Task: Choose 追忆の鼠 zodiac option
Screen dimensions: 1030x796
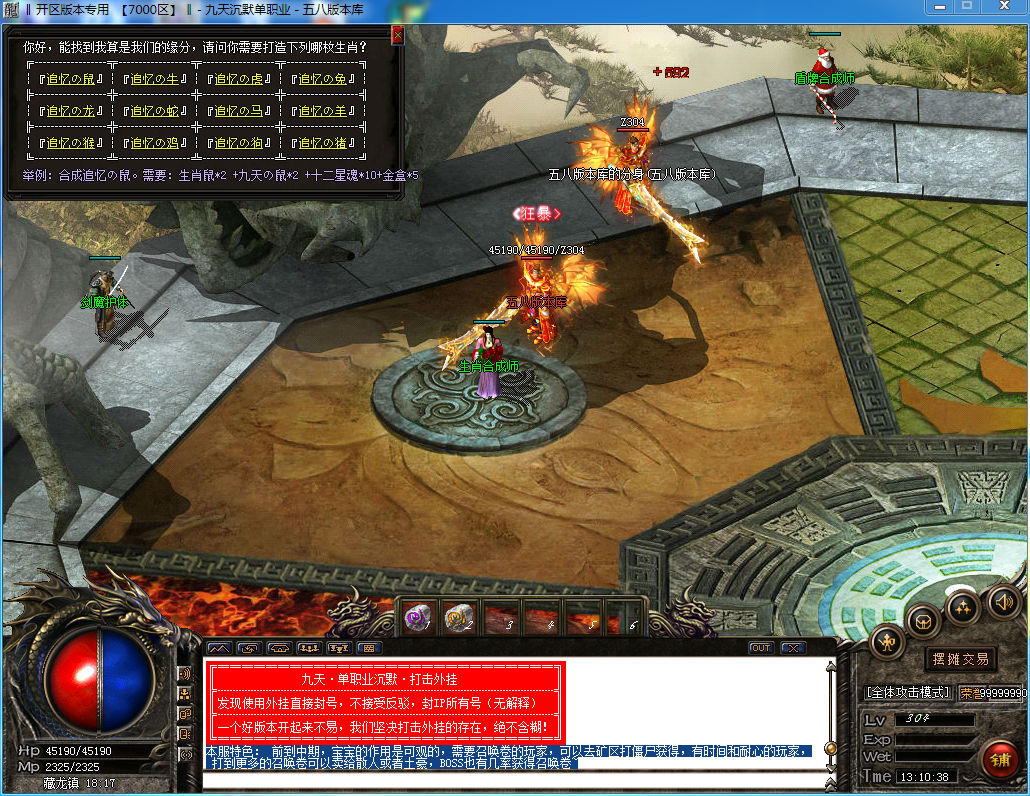Action: coord(70,79)
